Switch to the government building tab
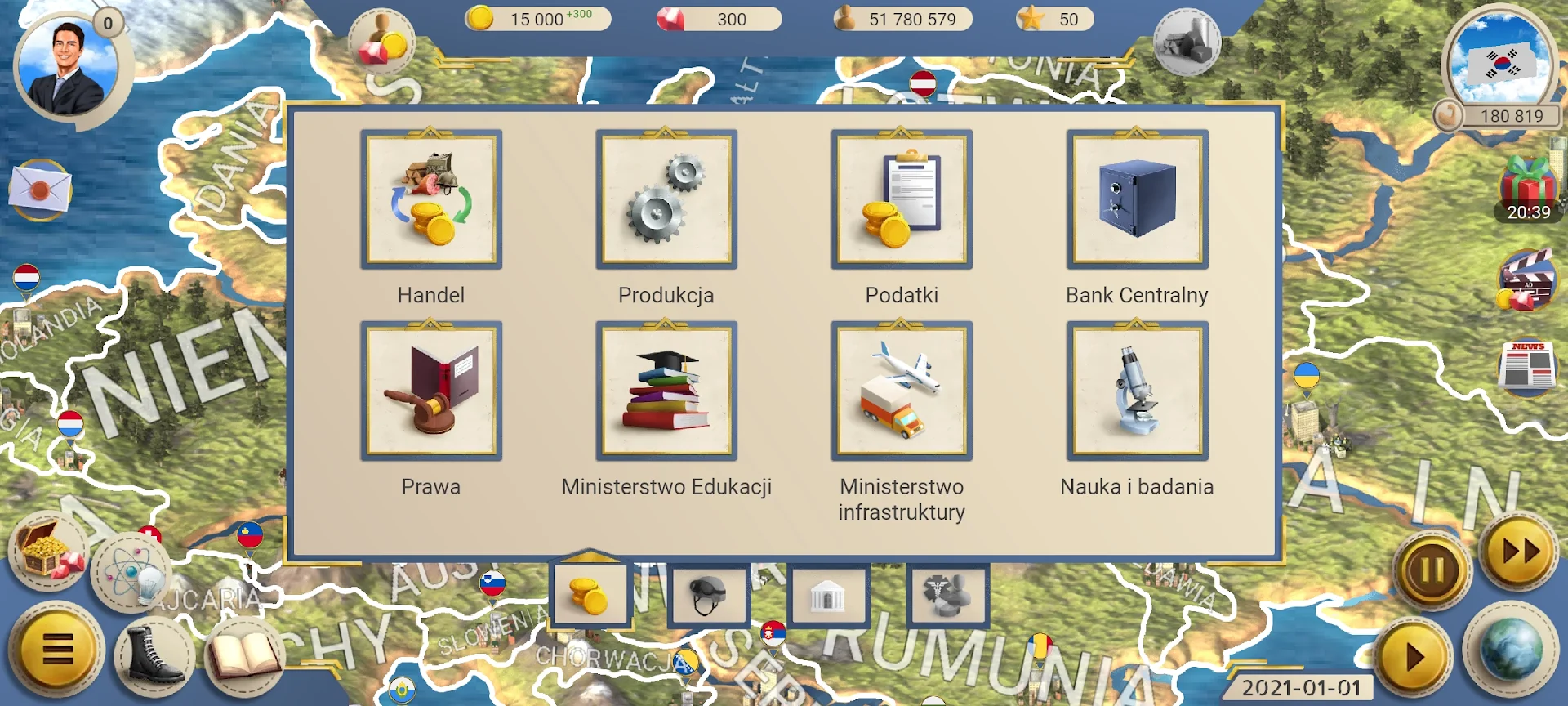Image resolution: width=1568 pixels, height=706 pixels. coord(827,595)
